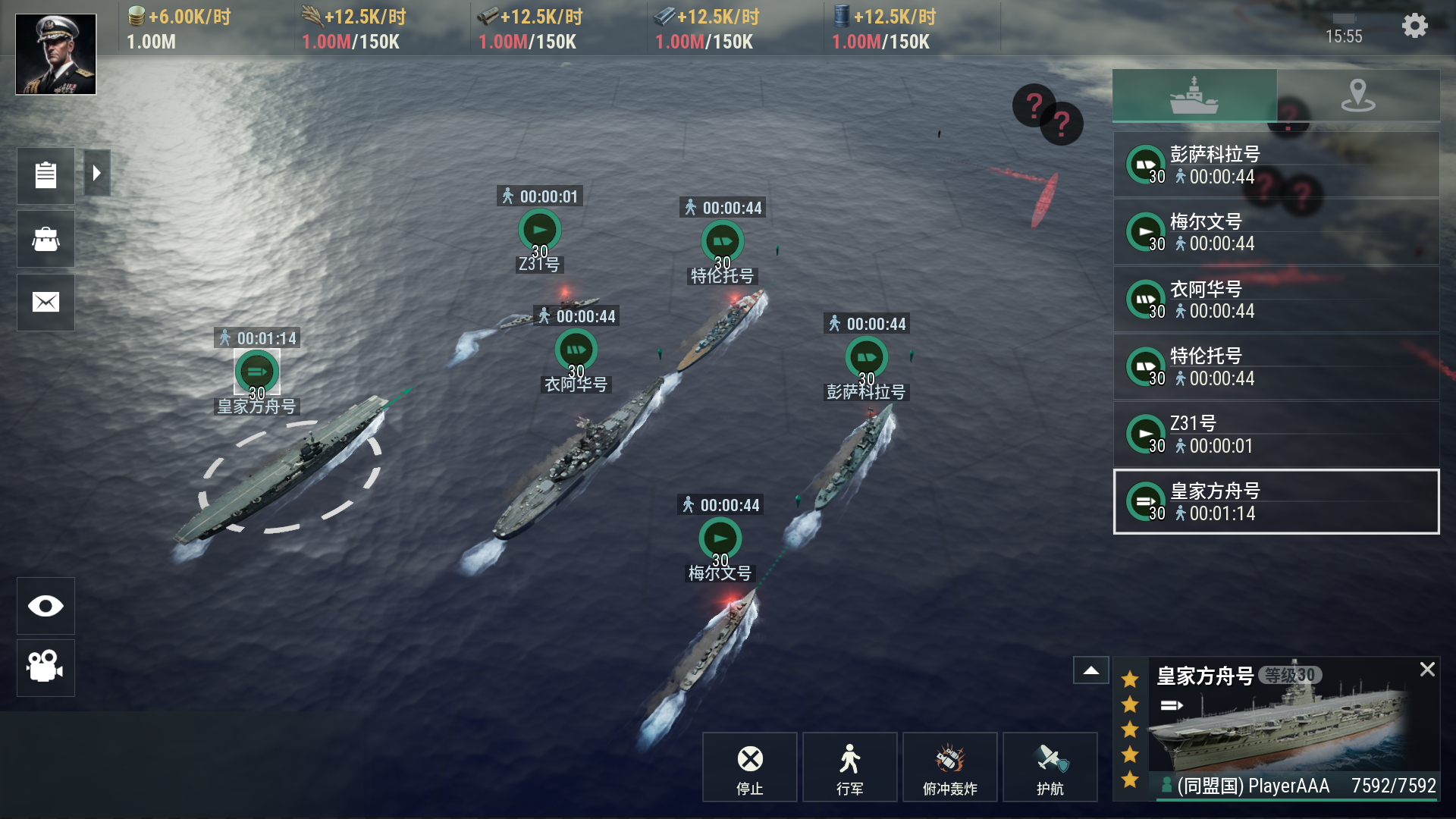Switch to the fleet ships tab

coord(1194,96)
